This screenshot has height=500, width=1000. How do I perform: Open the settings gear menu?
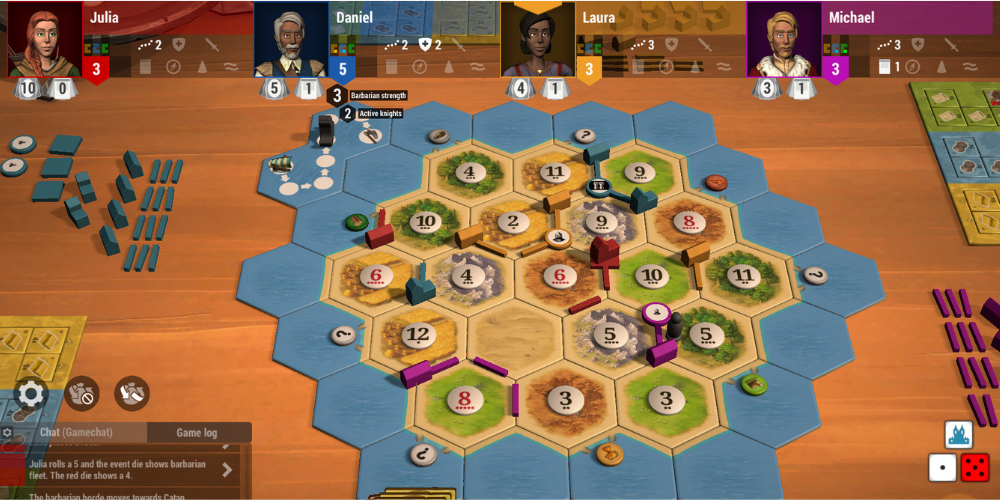[31, 393]
